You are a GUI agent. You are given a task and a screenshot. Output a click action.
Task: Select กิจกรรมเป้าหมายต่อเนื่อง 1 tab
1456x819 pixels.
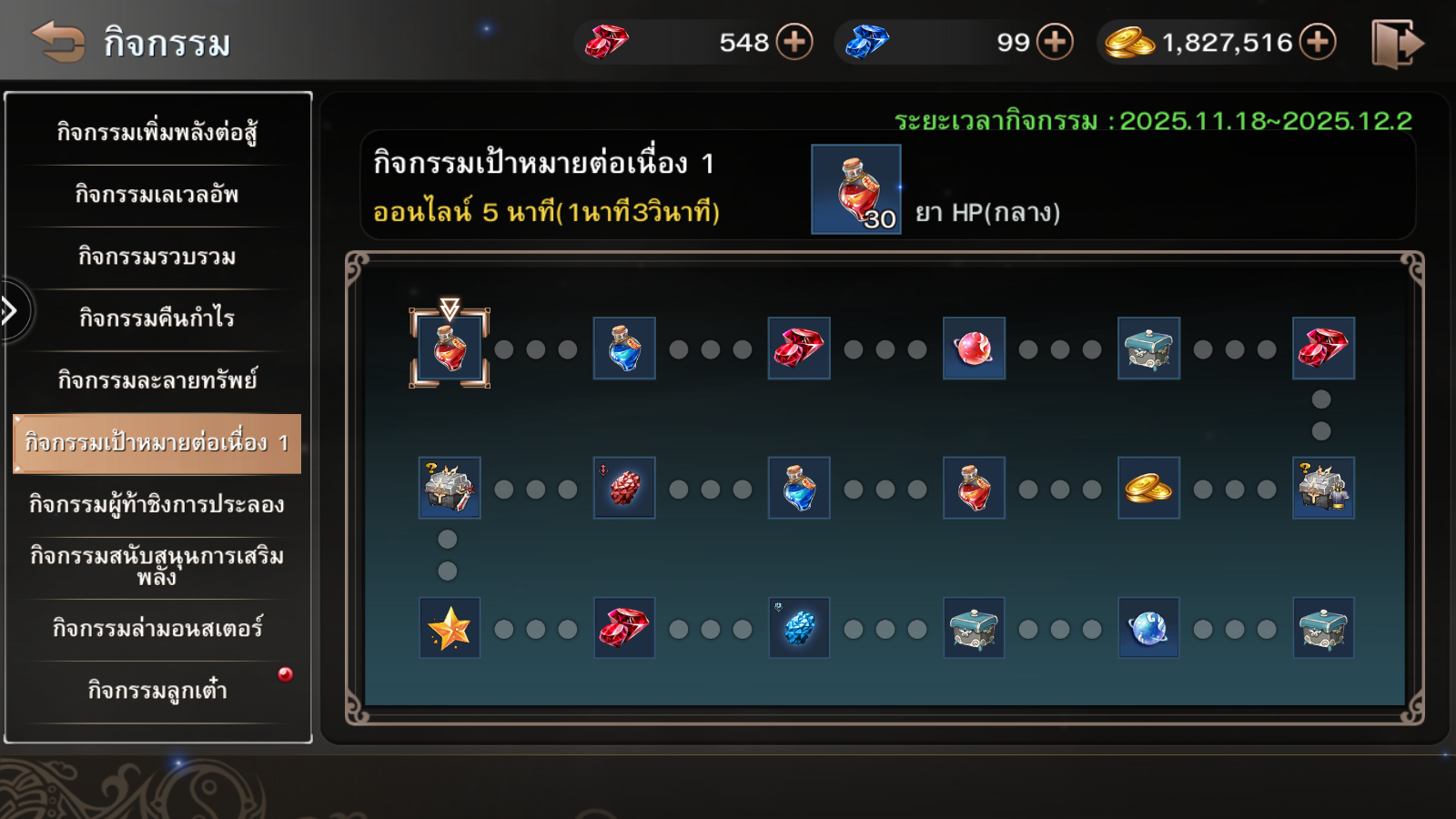coord(157,443)
